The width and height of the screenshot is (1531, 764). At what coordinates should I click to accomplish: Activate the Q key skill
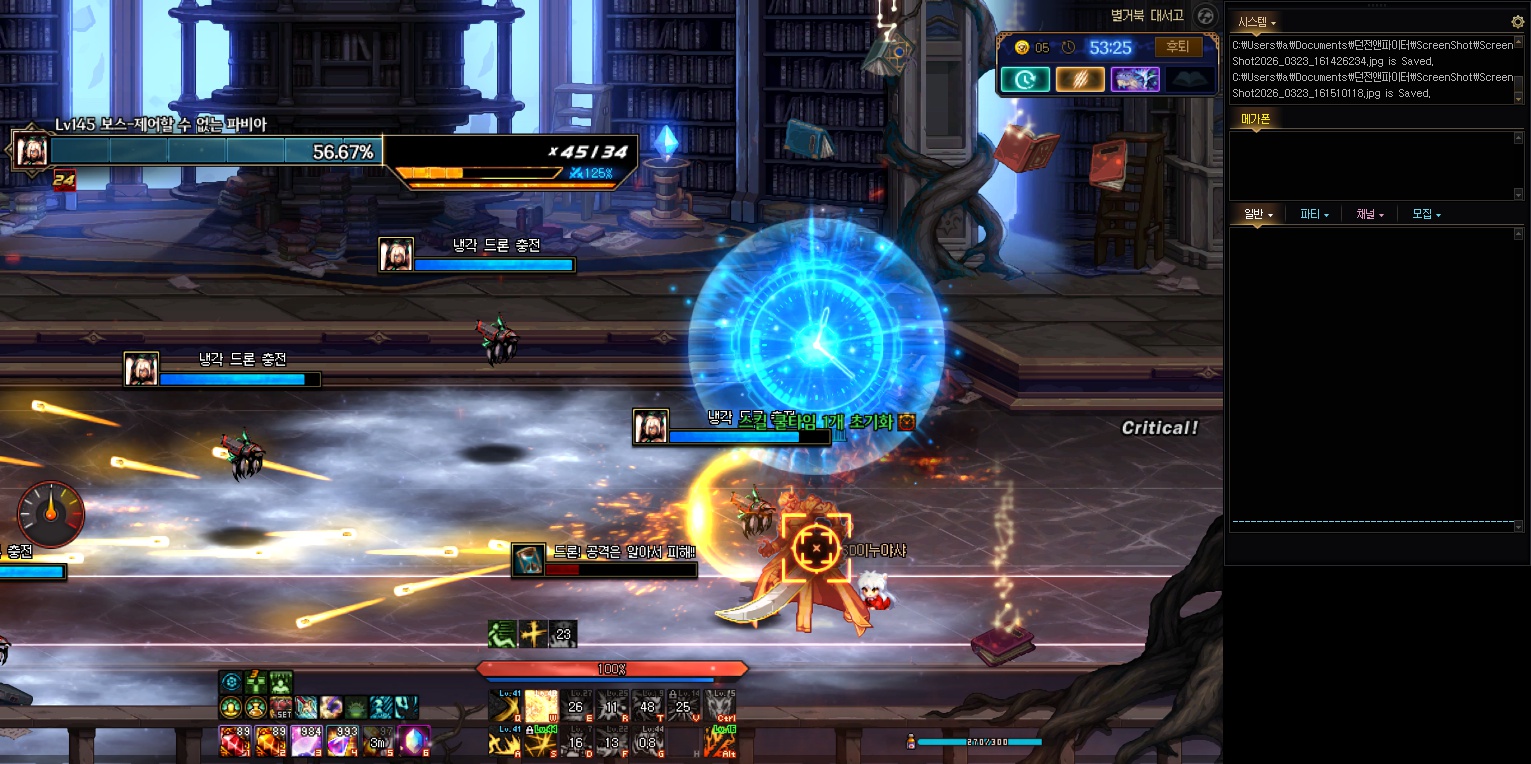click(506, 706)
